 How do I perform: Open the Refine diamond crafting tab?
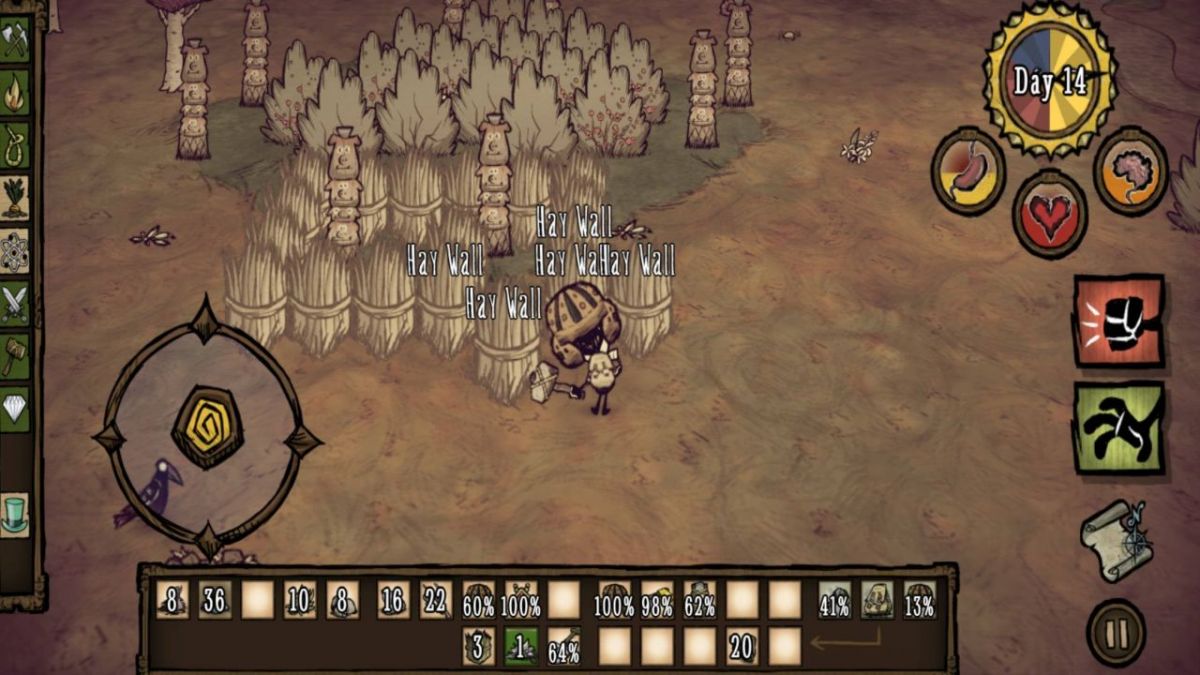pos(15,408)
